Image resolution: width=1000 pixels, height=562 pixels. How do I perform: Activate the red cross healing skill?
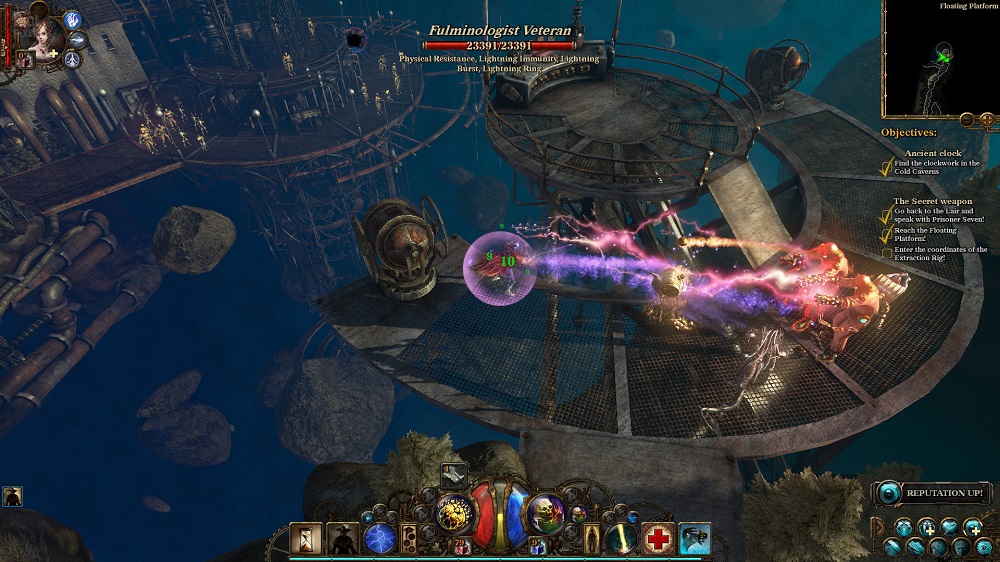click(x=657, y=538)
